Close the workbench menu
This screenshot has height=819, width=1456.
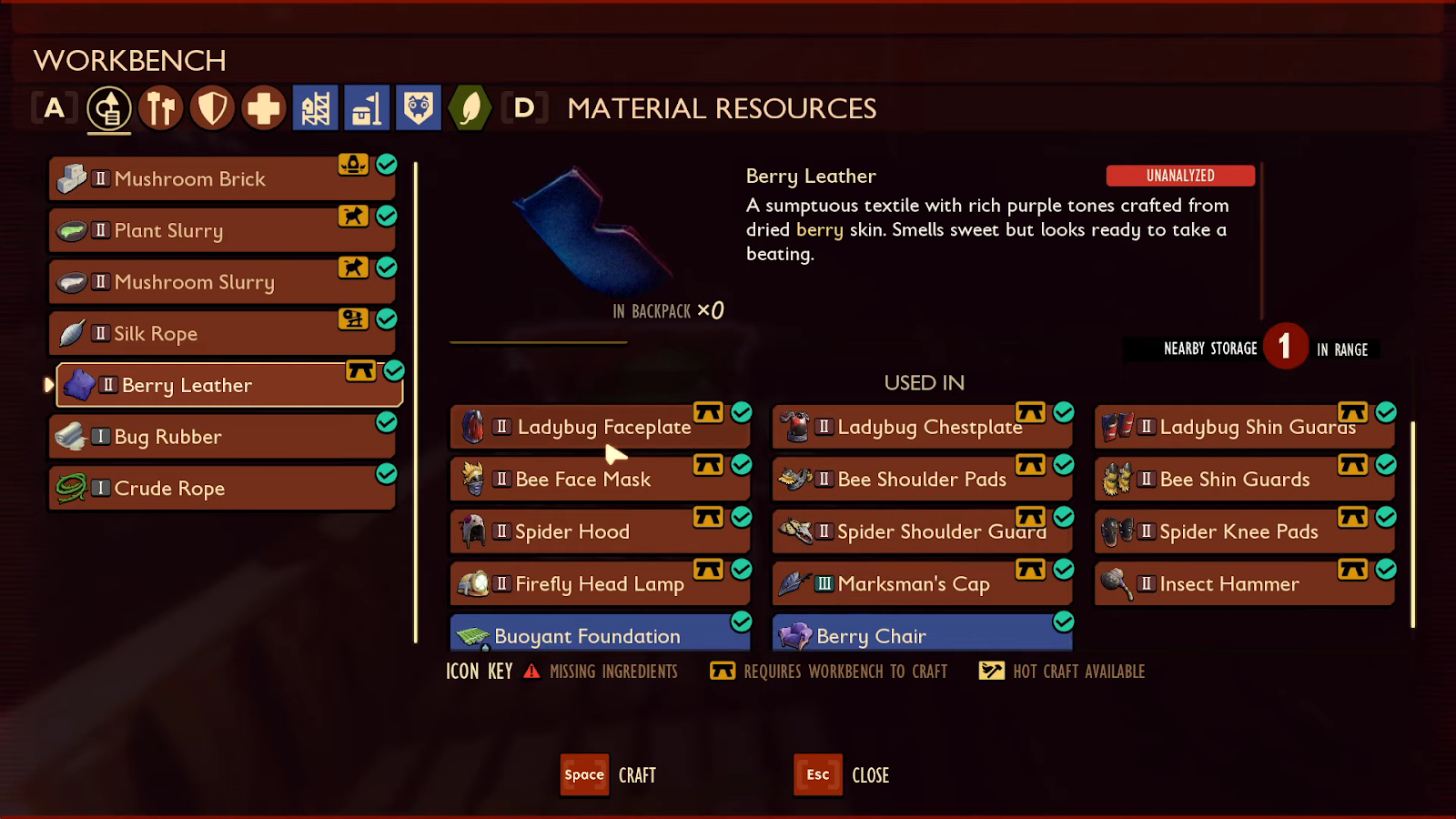(x=818, y=775)
